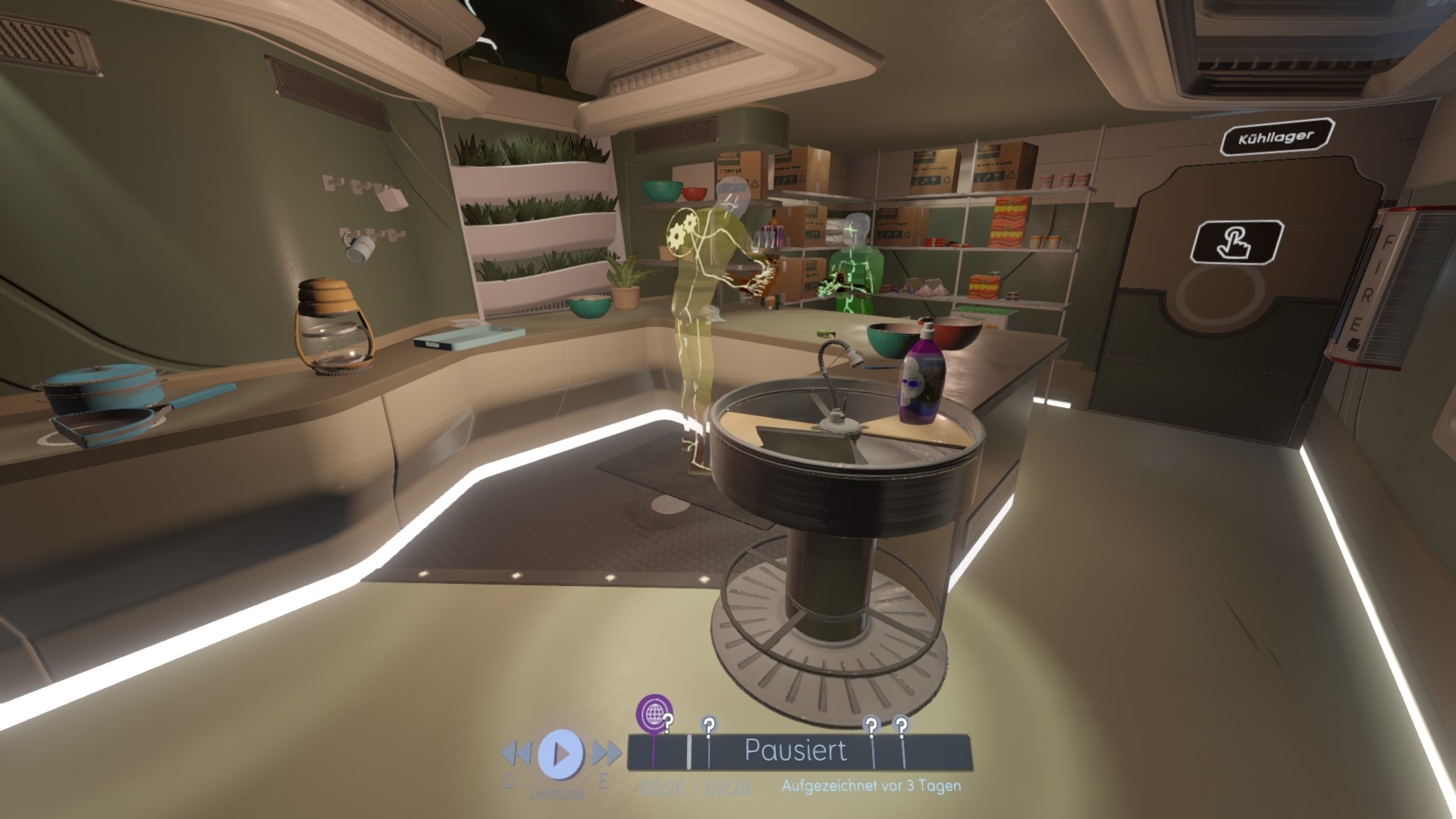Click the Pausiert timeline bar
The image size is (1456, 819).
[x=795, y=751]
